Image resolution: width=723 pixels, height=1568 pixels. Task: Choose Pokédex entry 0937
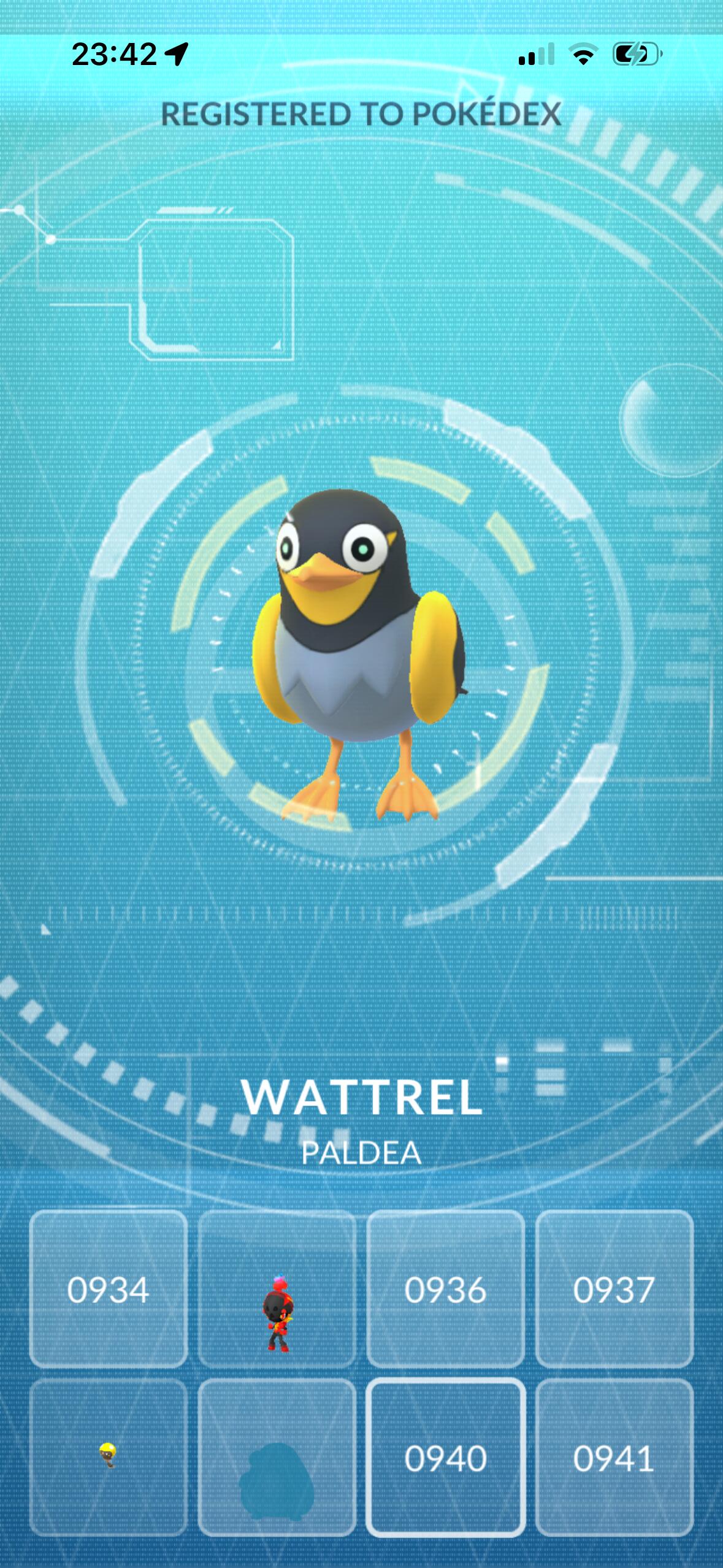[x=614, y=1289]
